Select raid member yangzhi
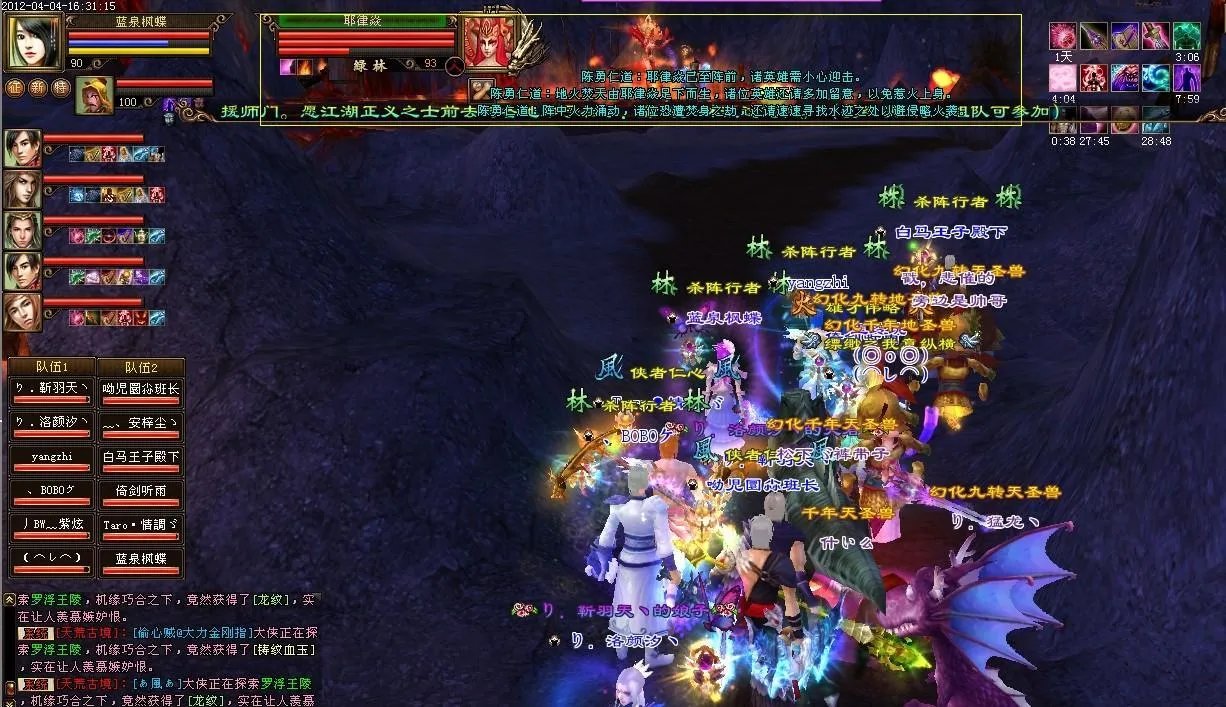 51,456
